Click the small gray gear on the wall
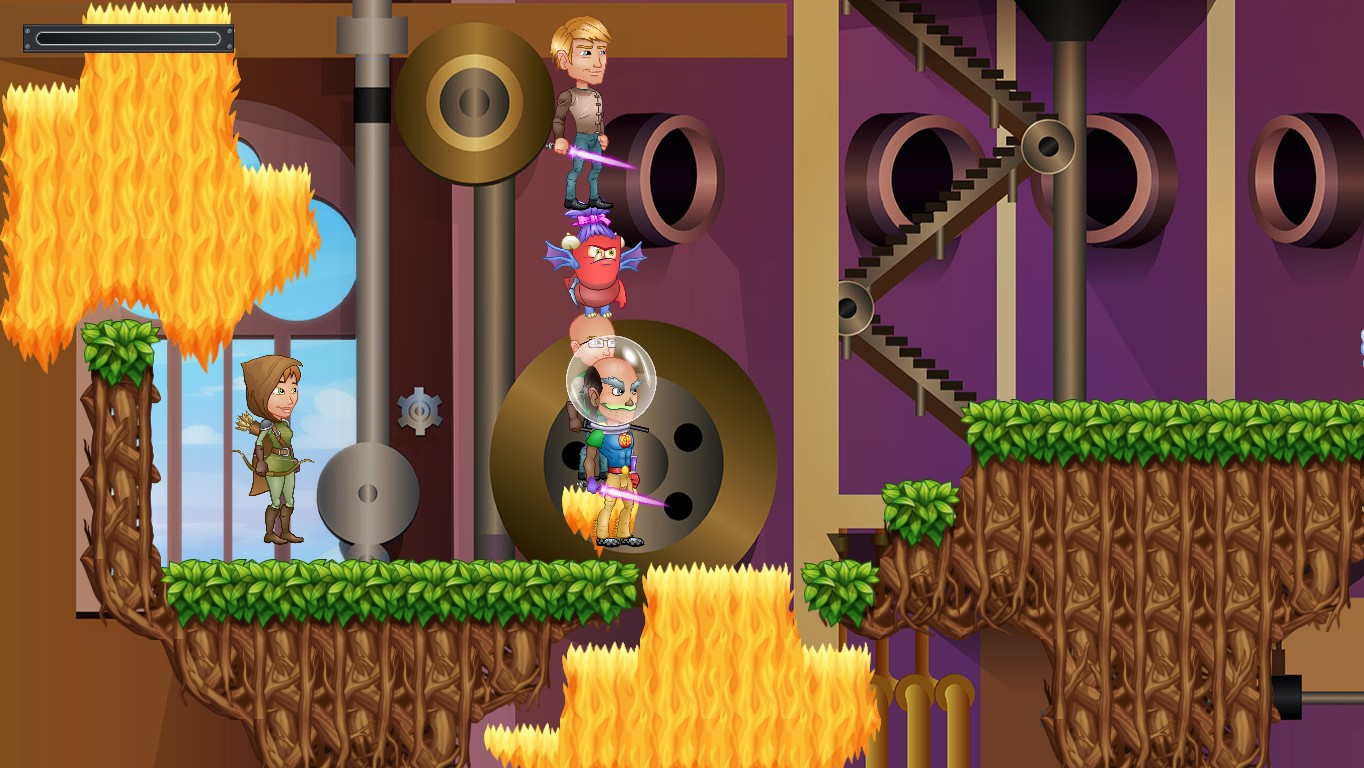The width and height of the screenshot is (1364, 768). (x=420, y=410)
